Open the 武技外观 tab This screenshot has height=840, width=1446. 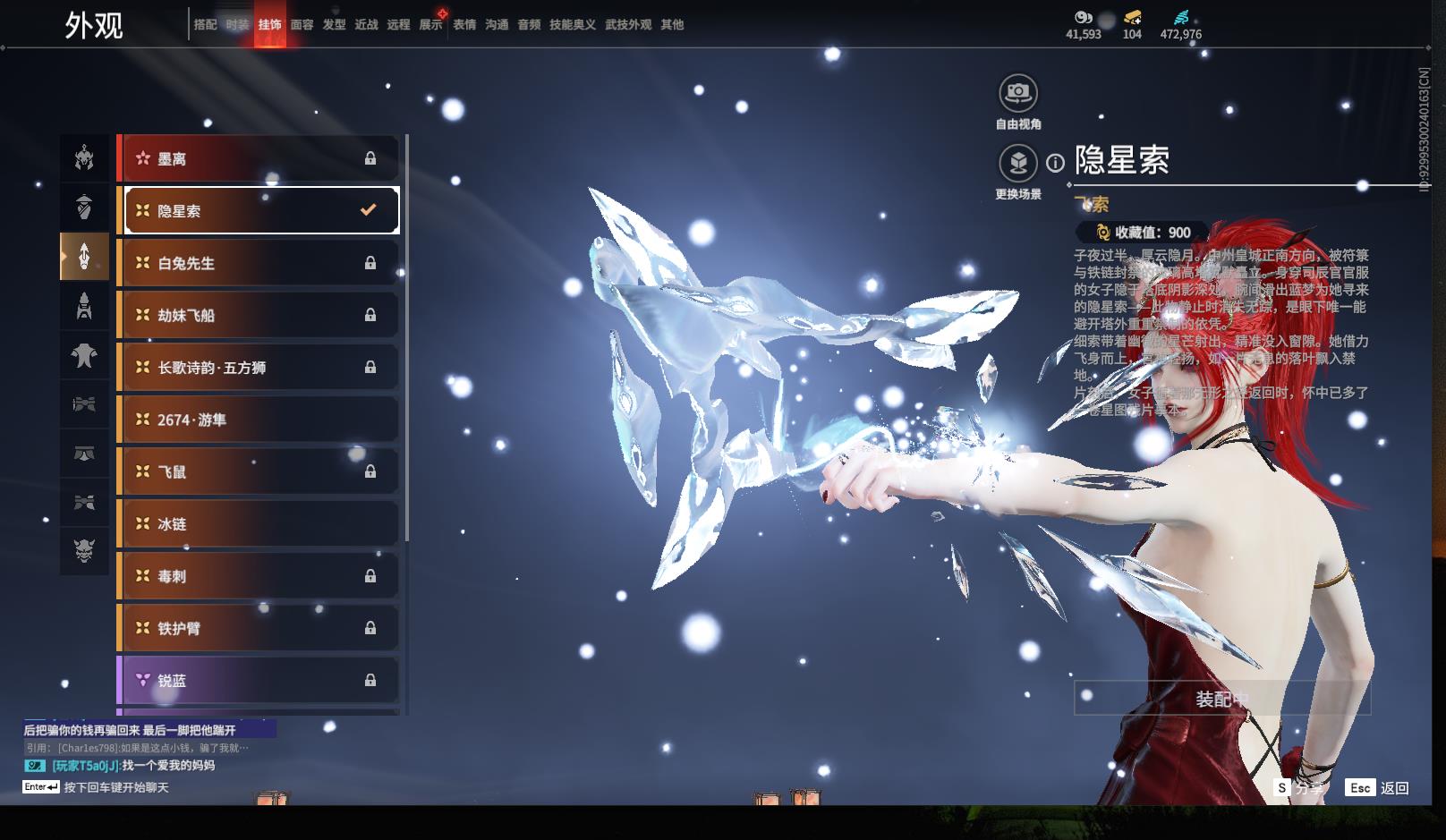(628, 25)
